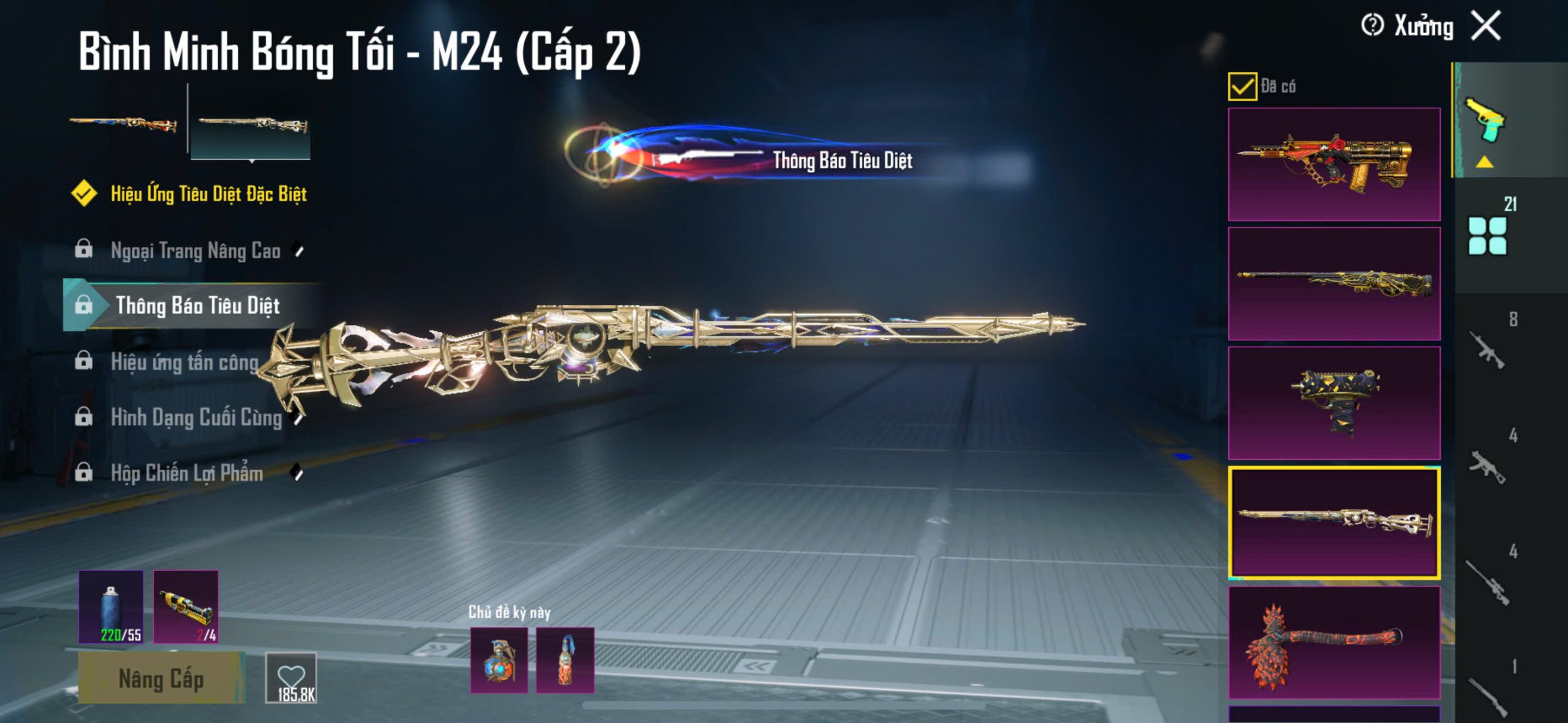Choose Ngoại Trang Nâng Cao upgrade

[x=195, y=250]
